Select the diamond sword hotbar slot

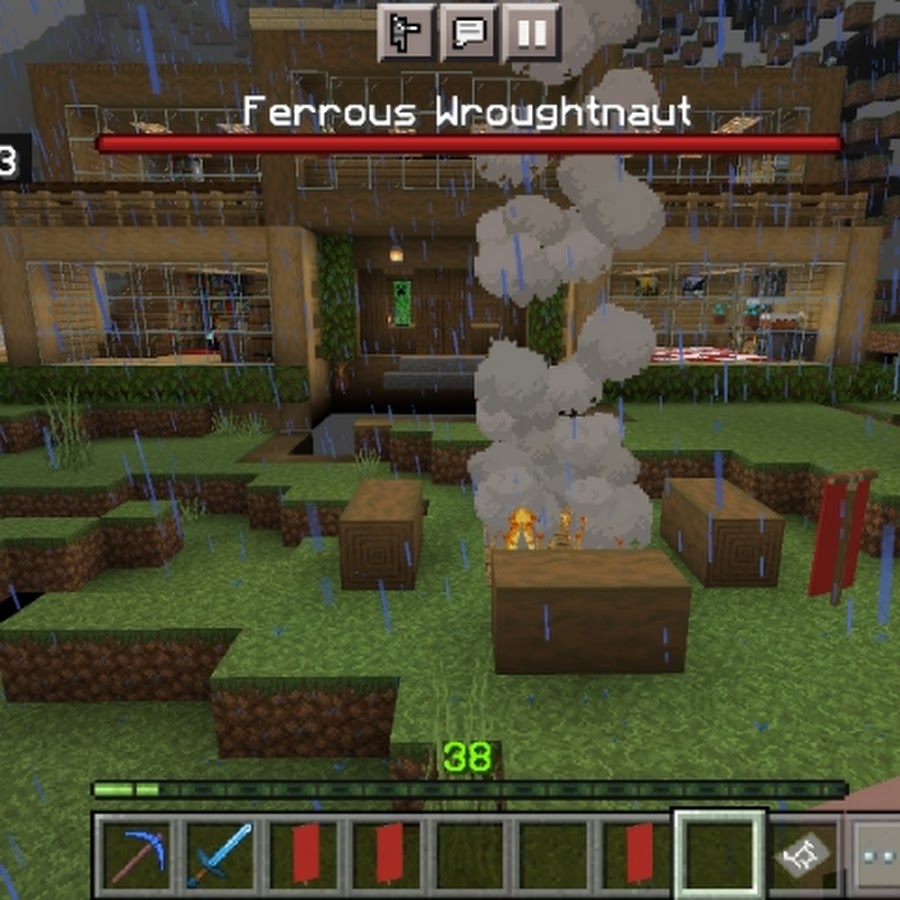point(220,853)
